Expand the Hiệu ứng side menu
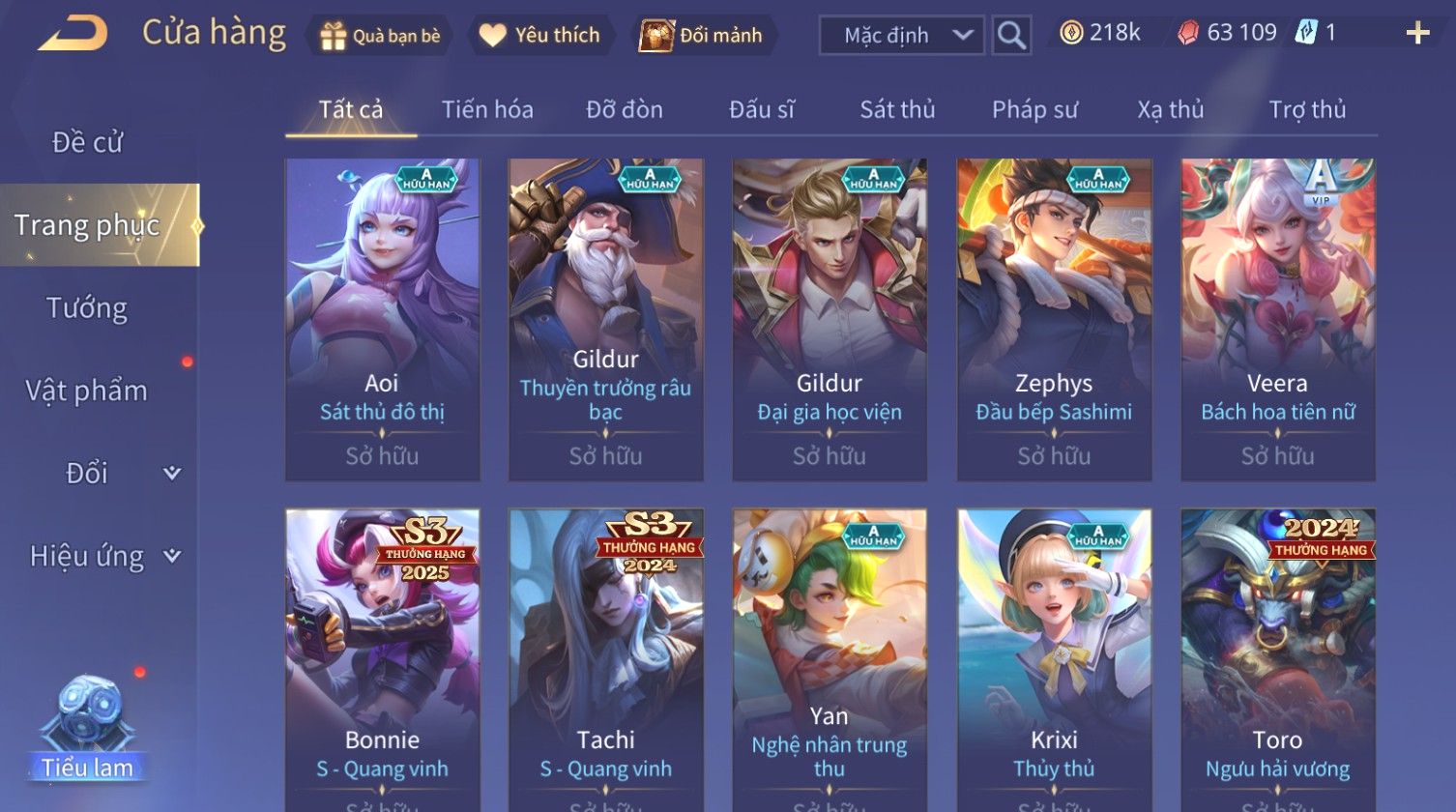This screenshot has height=812, width=1456. point(103,556)
